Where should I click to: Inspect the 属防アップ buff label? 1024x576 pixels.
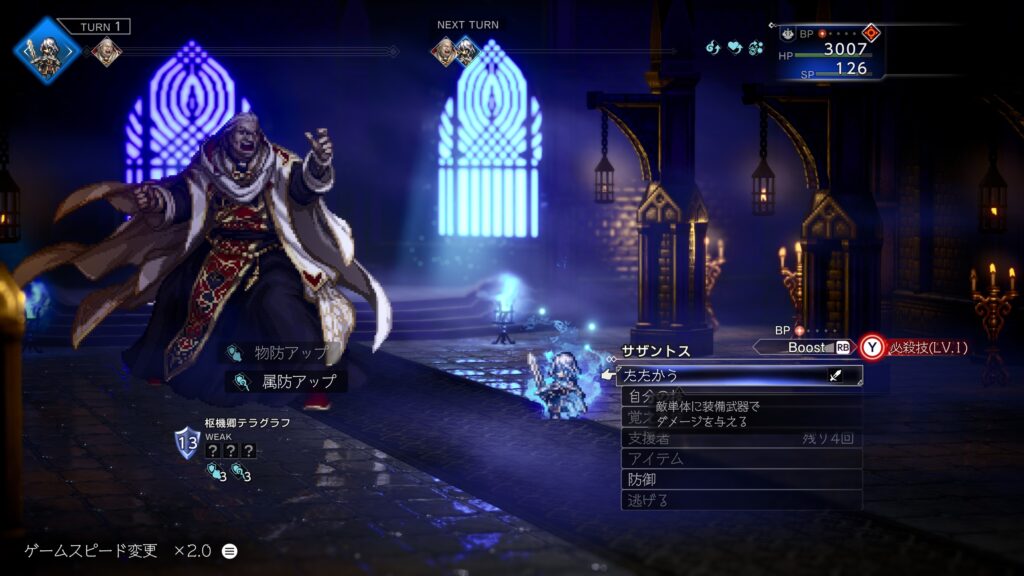[288, 381]
